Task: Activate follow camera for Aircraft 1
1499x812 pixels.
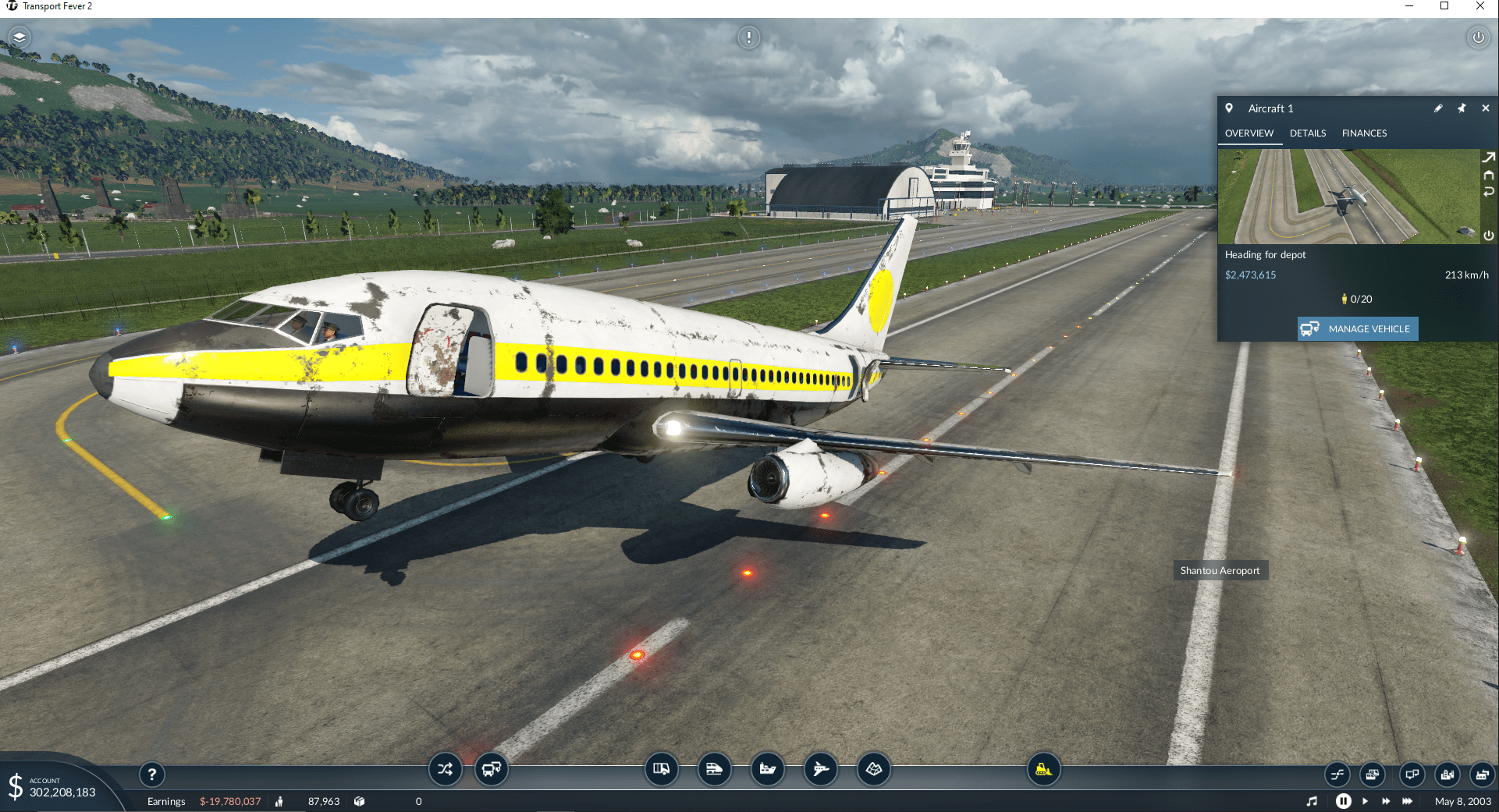Action: click(x=1489, y=157)
